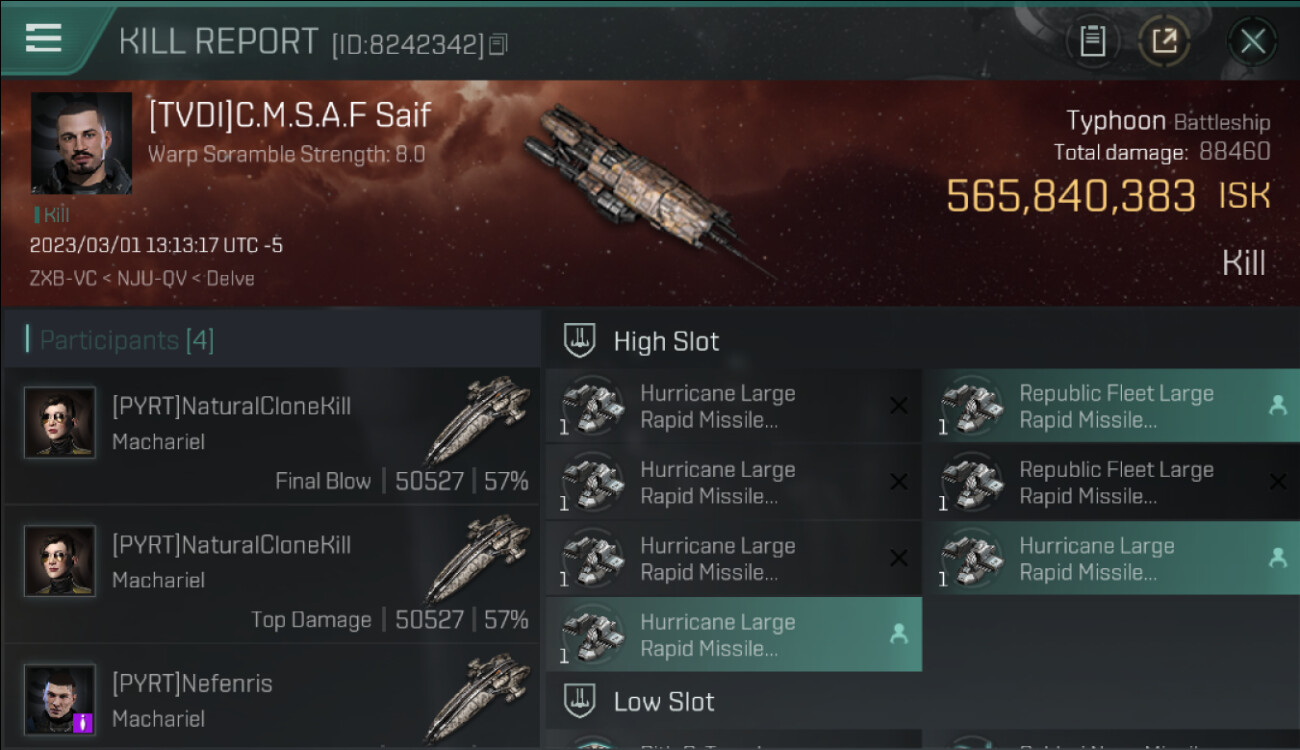Screen dimensions: 1300x750
Task: Select the highlighted Republic Fleet Large launcher
Action: point(1118,406)
